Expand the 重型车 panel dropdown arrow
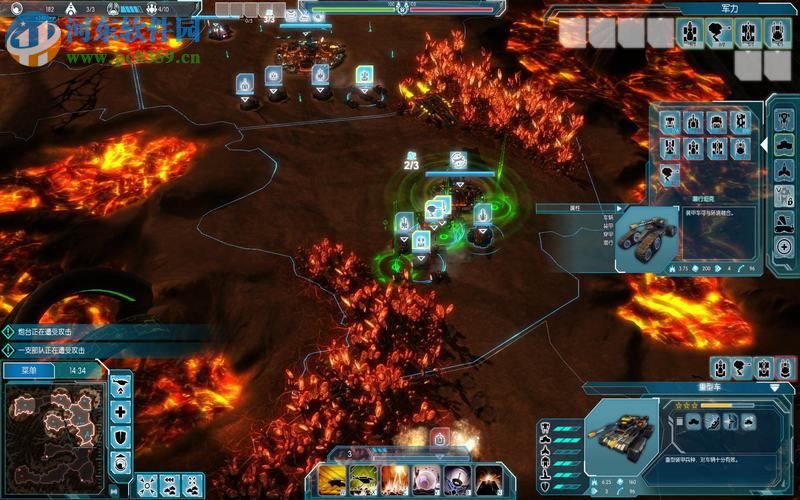The height and width of the screenshot is (500, 800). click(x=774, y=387)
